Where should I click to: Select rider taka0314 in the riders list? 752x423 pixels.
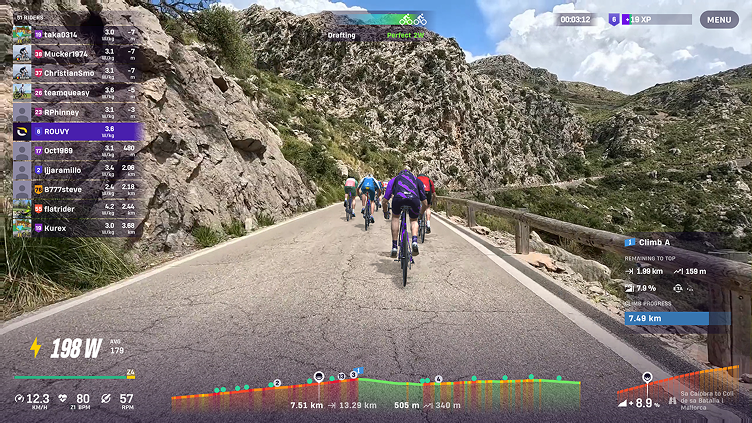pos(76,34)
